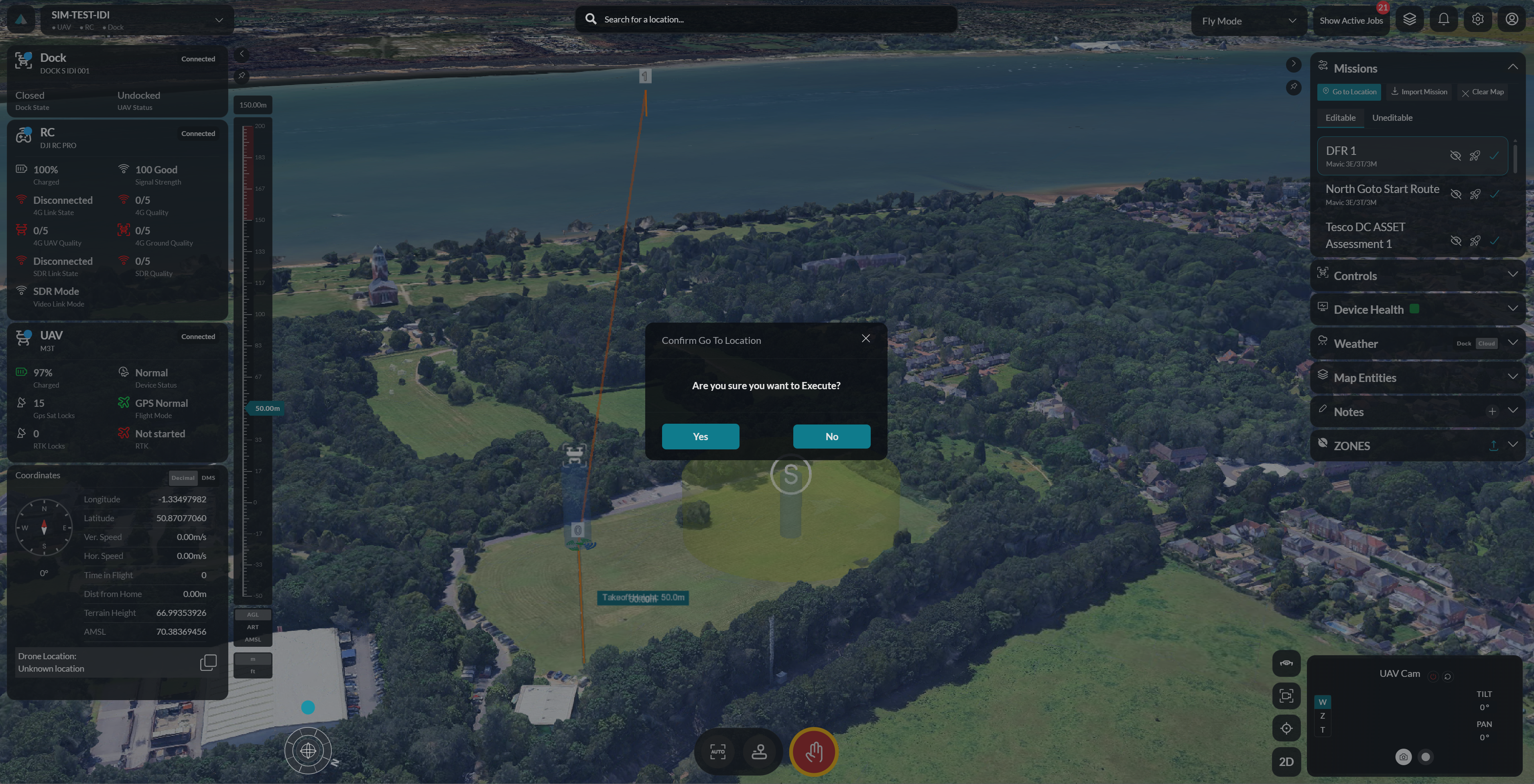Show coordinates in DMS format
Screen dimensions: 1534x784
pyautogui.click(x=208, y=477)
